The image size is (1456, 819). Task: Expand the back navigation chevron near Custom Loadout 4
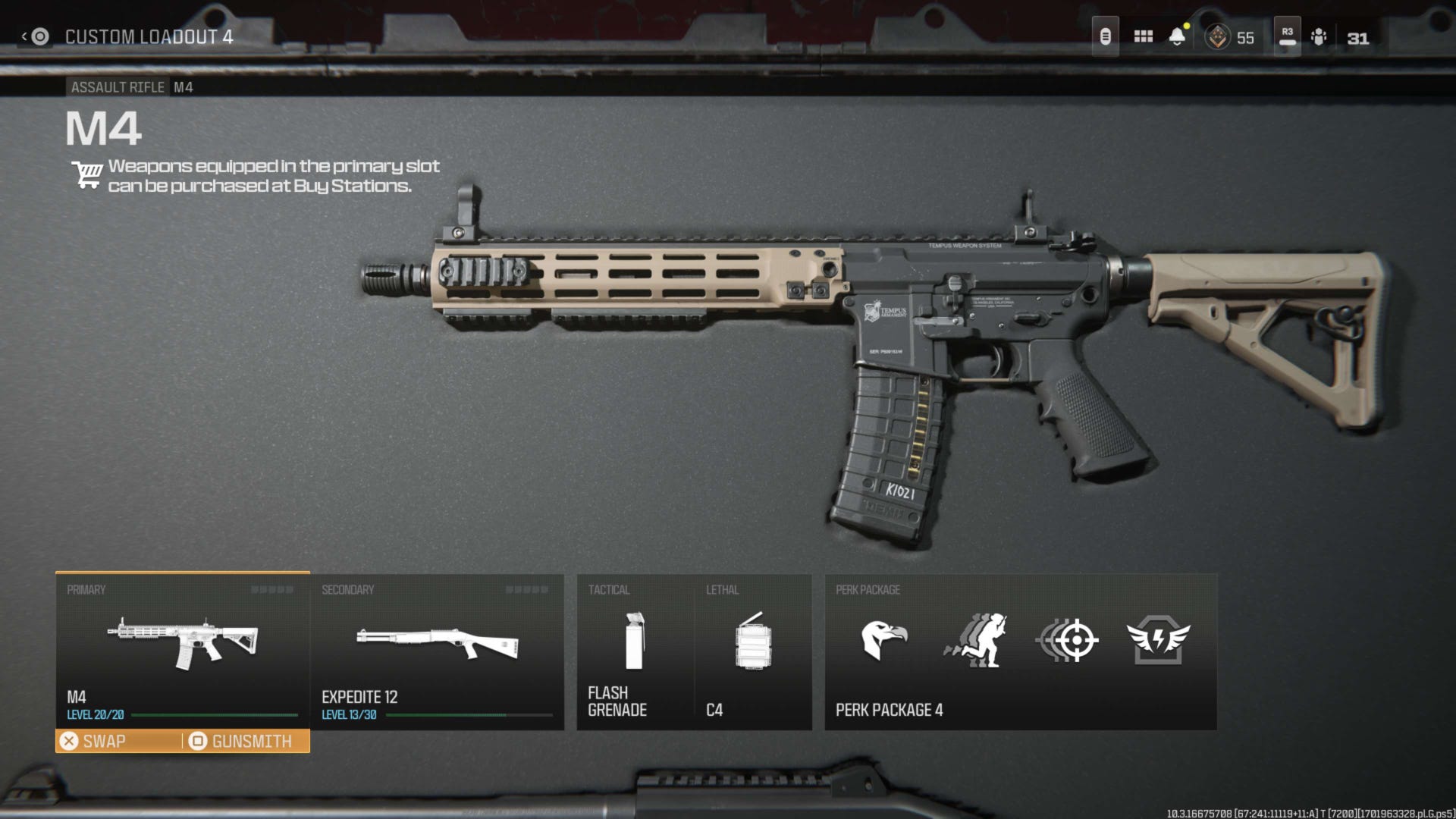[x=24, y=34]
